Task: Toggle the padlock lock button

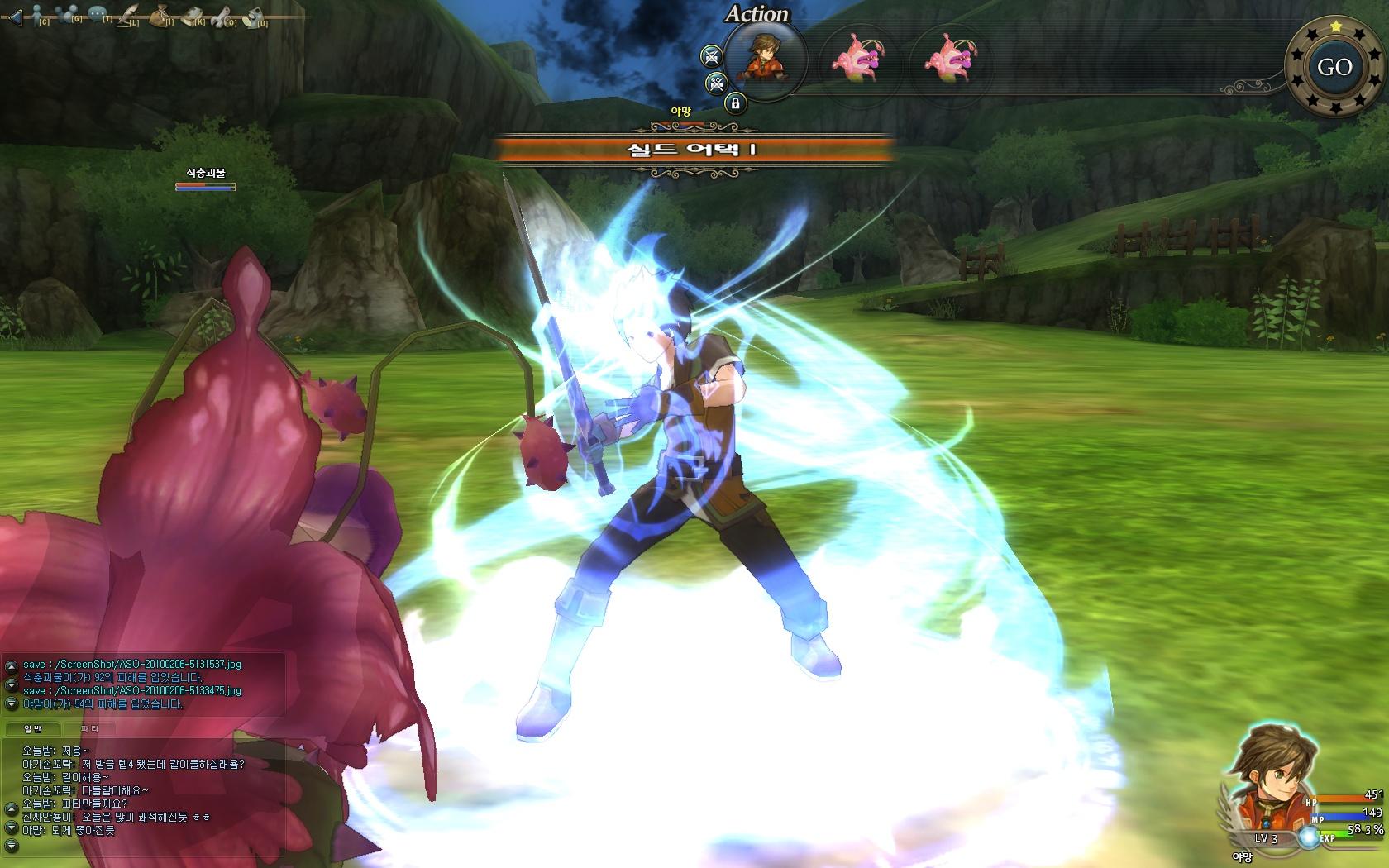Action: click(x=734, y=103)
